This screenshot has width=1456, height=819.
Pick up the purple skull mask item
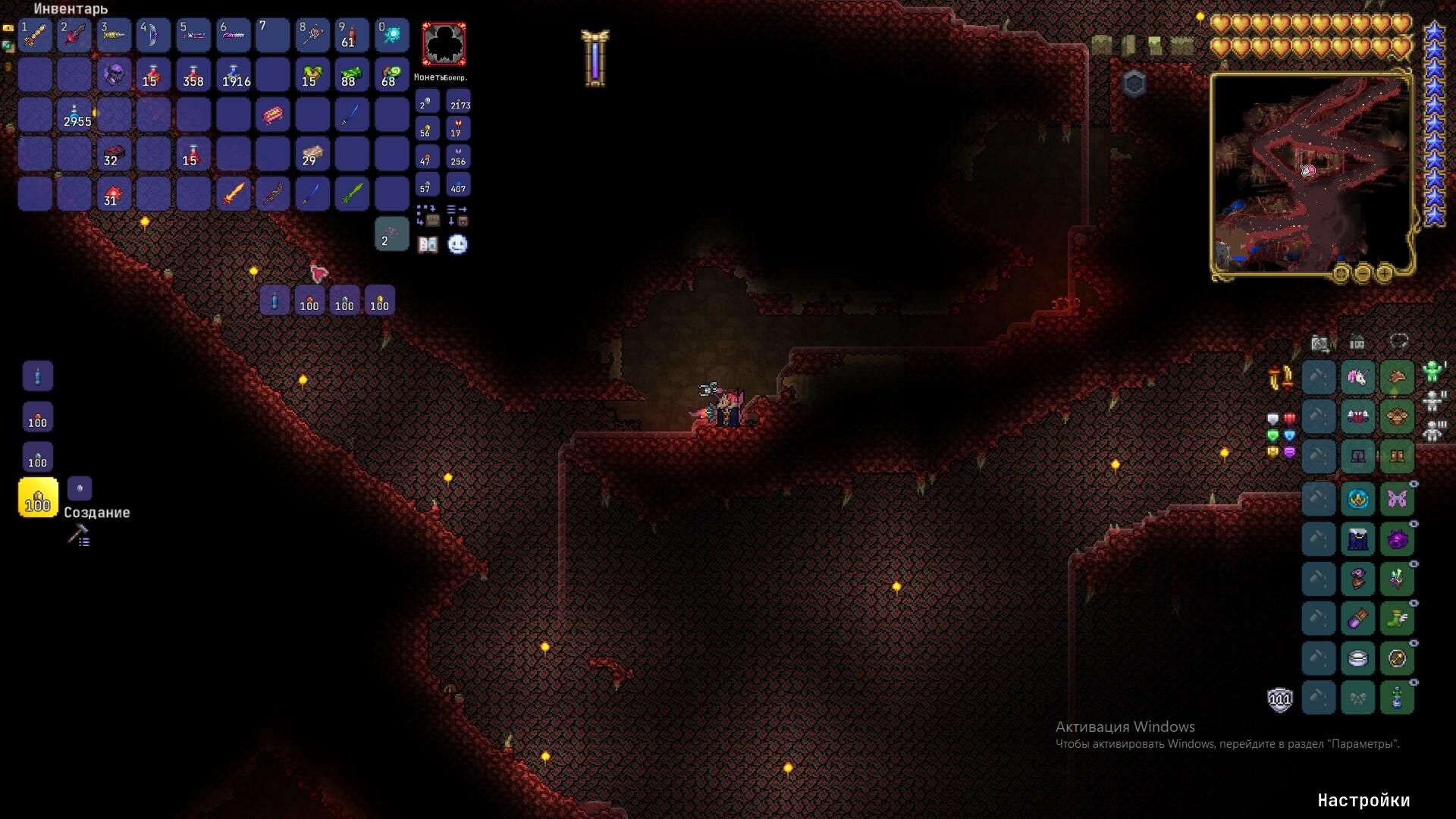pos(114,75)
